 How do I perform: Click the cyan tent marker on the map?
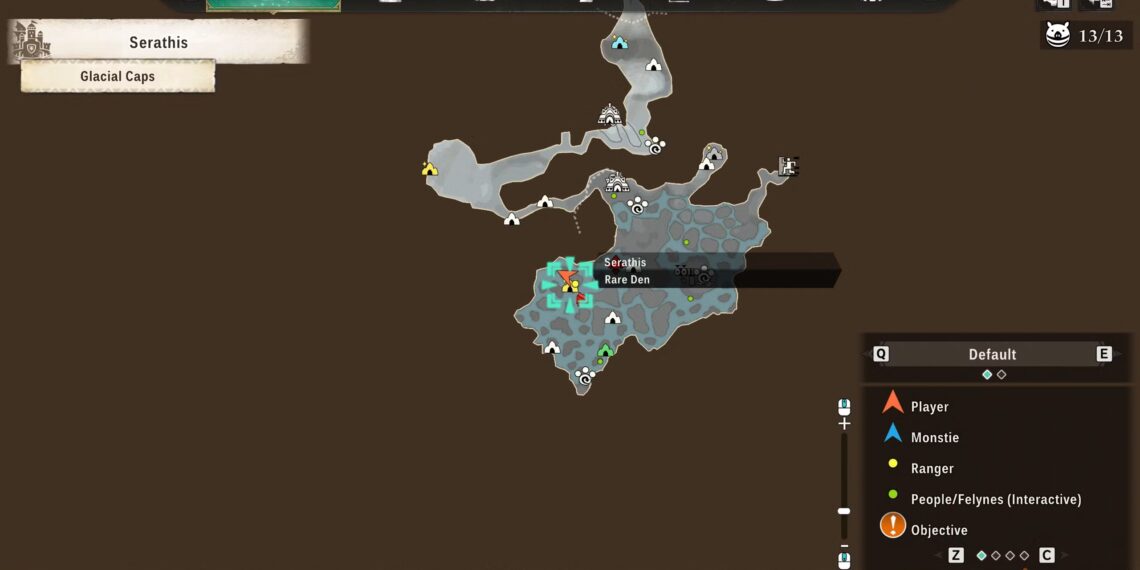point(619,43)
